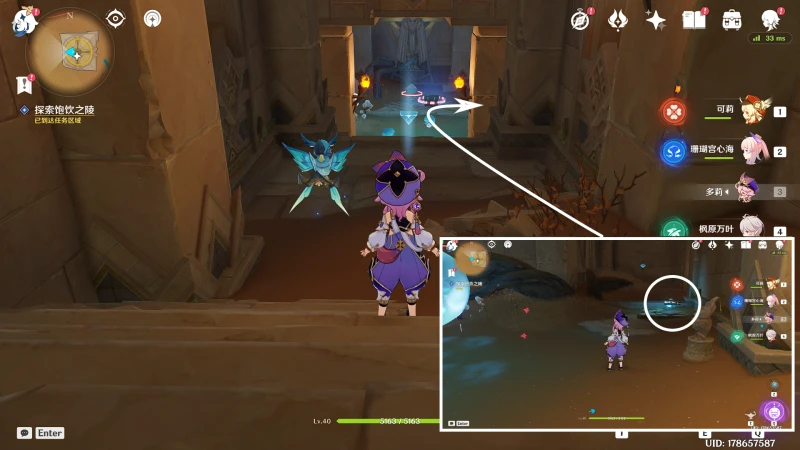Open the map from the minimap
This screenshot has width=800, height=450.
click(70, 51)
